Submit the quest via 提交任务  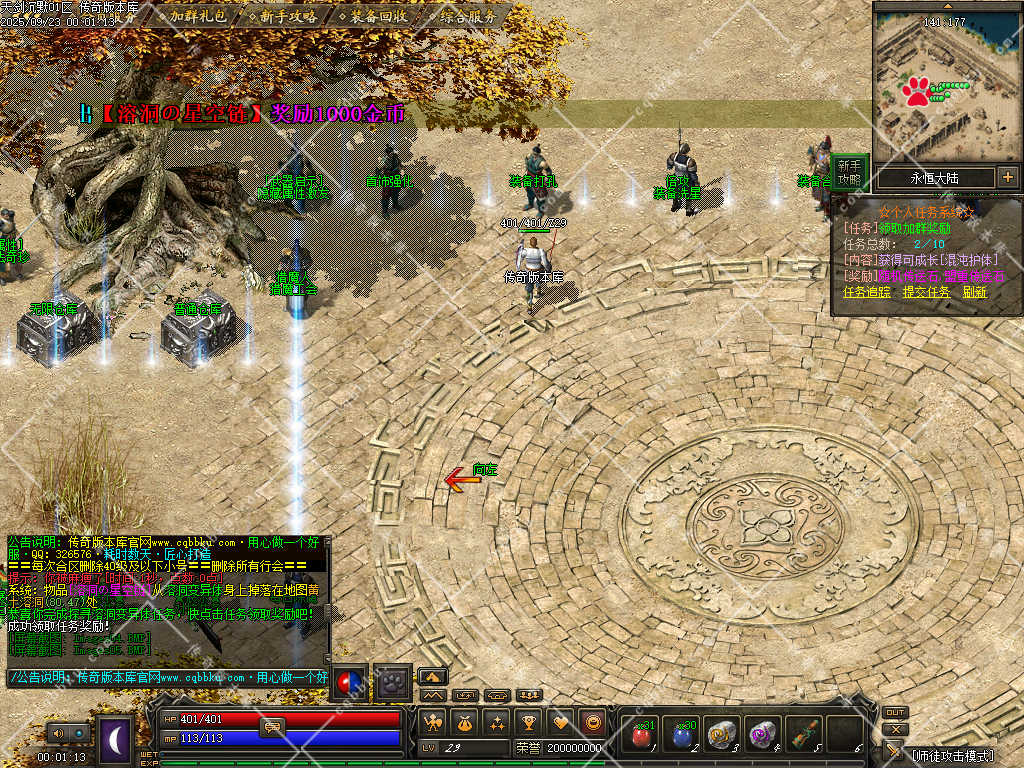coord(927,292)
